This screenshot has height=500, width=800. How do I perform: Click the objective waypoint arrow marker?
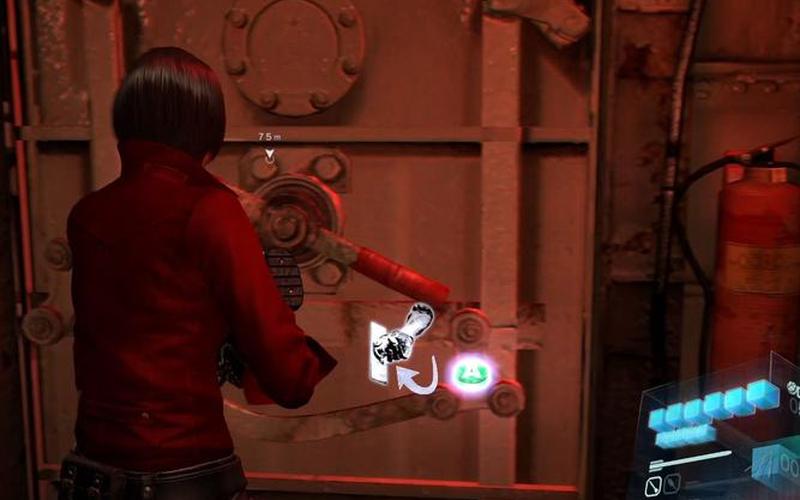pyautogui.click(x=268, y=154)
